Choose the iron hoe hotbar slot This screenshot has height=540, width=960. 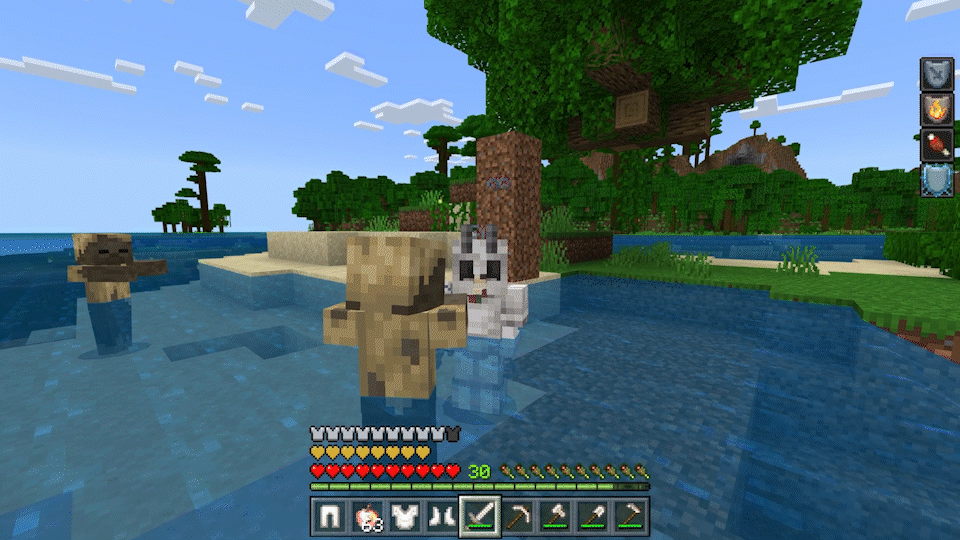pos(629,516)
